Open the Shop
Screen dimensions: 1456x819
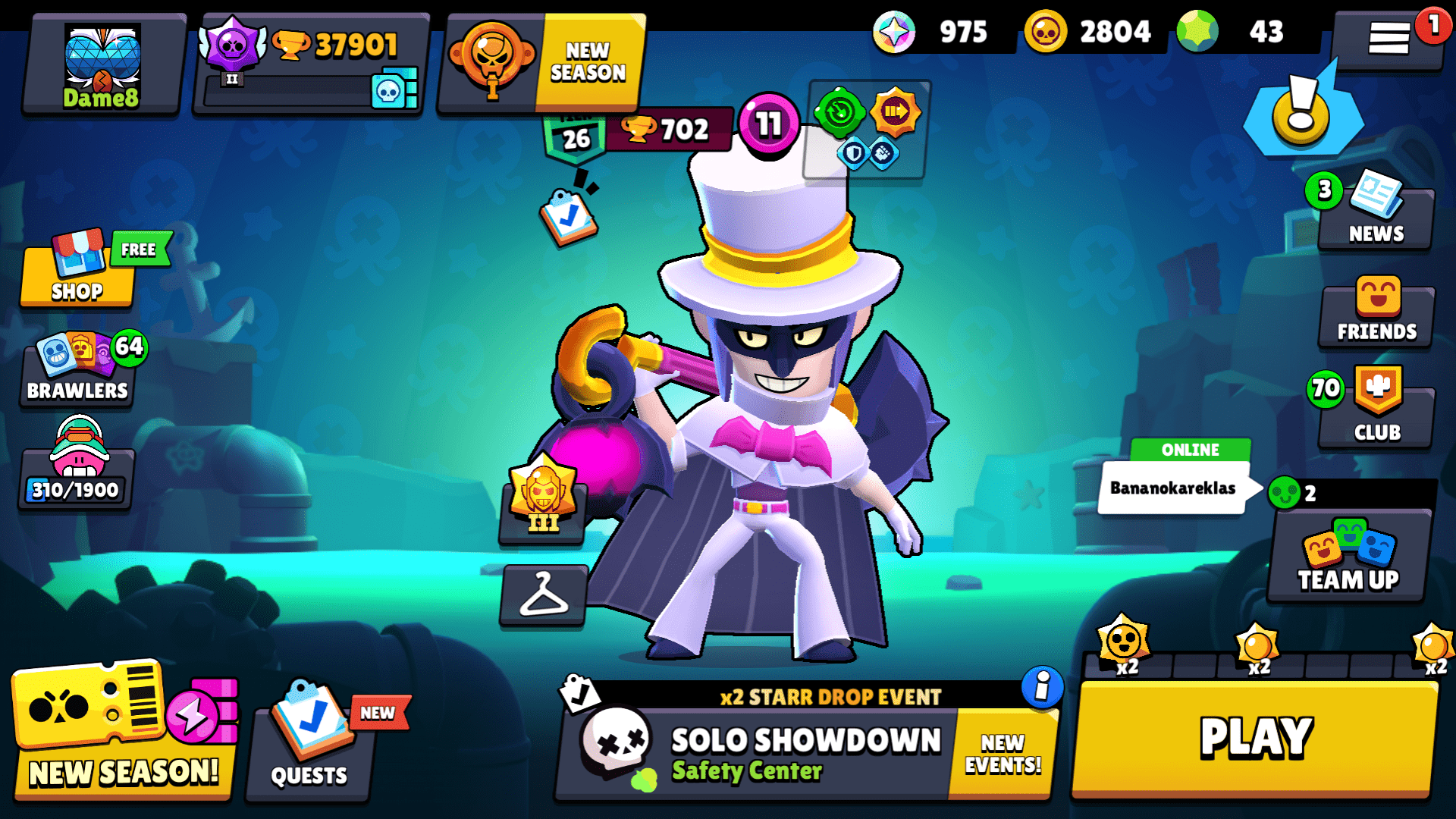click(76, 277)
